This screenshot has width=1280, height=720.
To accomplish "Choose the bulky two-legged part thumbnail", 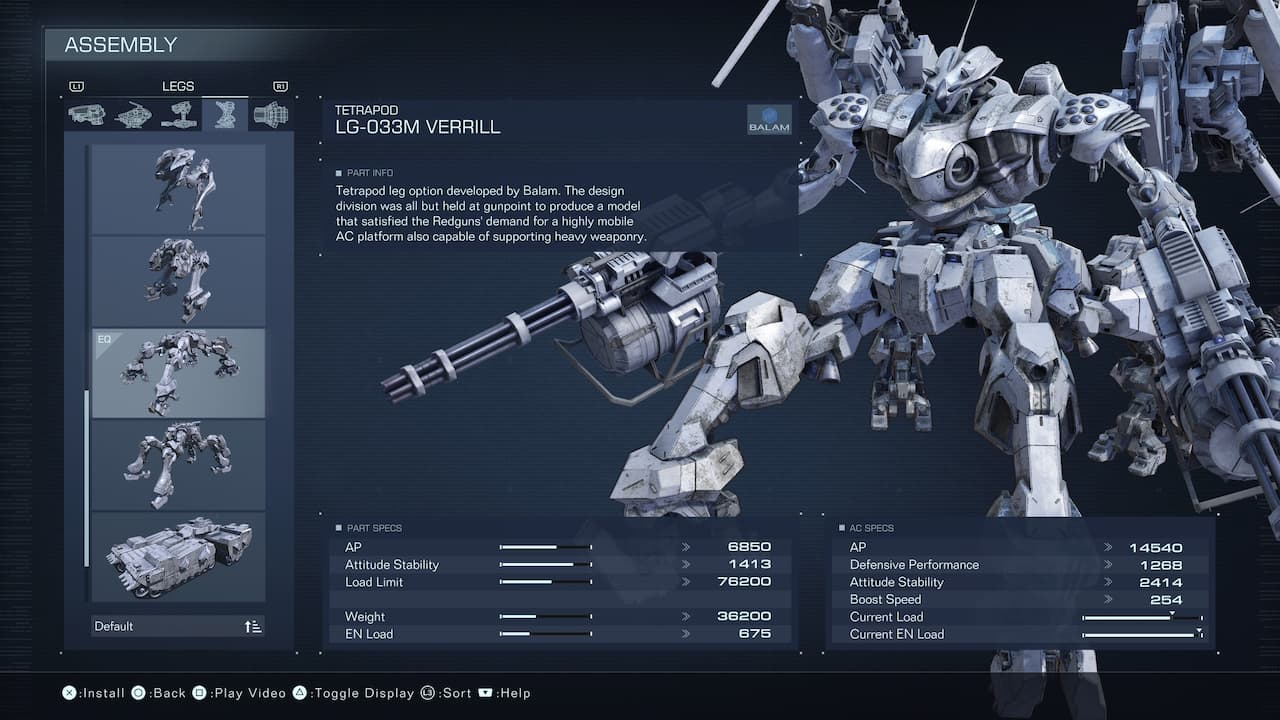I will 179,280.
